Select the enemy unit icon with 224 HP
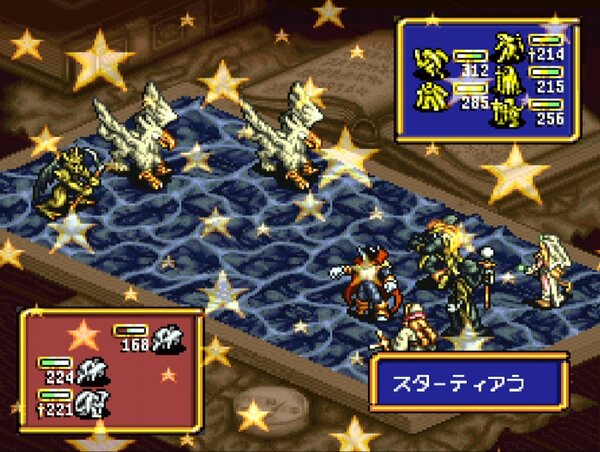Screen dimensions: 600x452 pos(93,370)
